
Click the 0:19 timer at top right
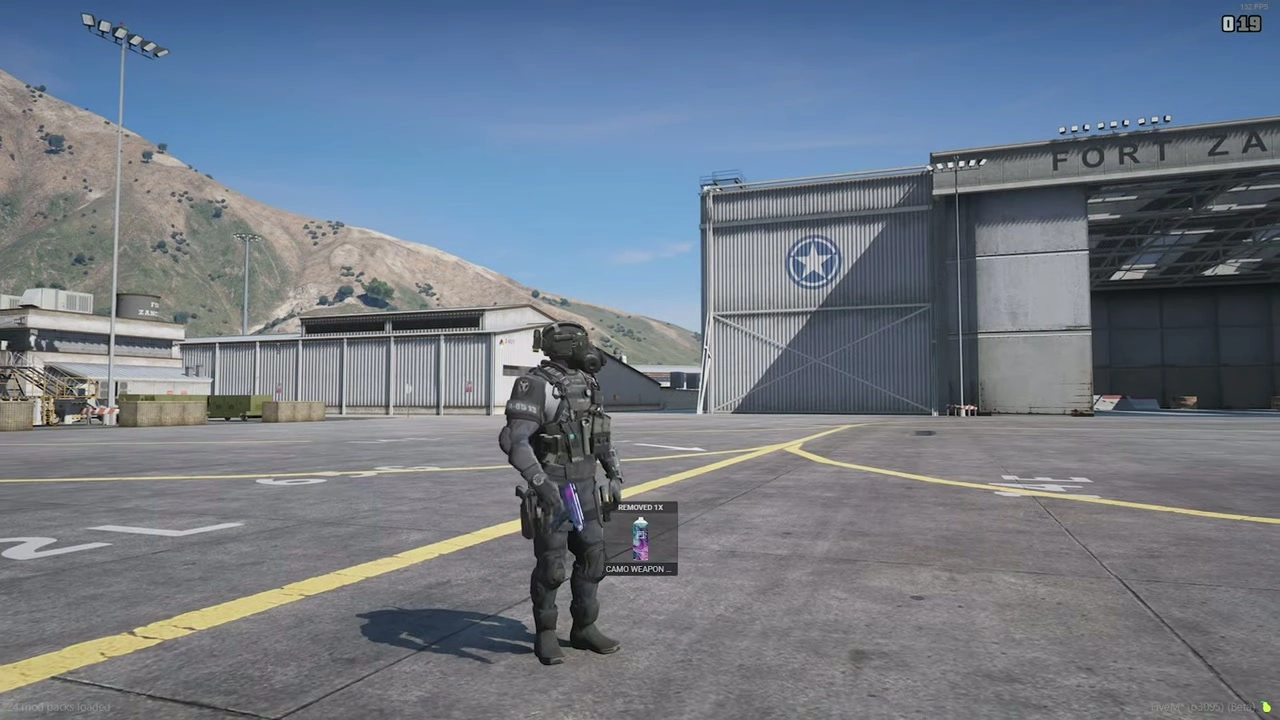tap(1240, 24)
